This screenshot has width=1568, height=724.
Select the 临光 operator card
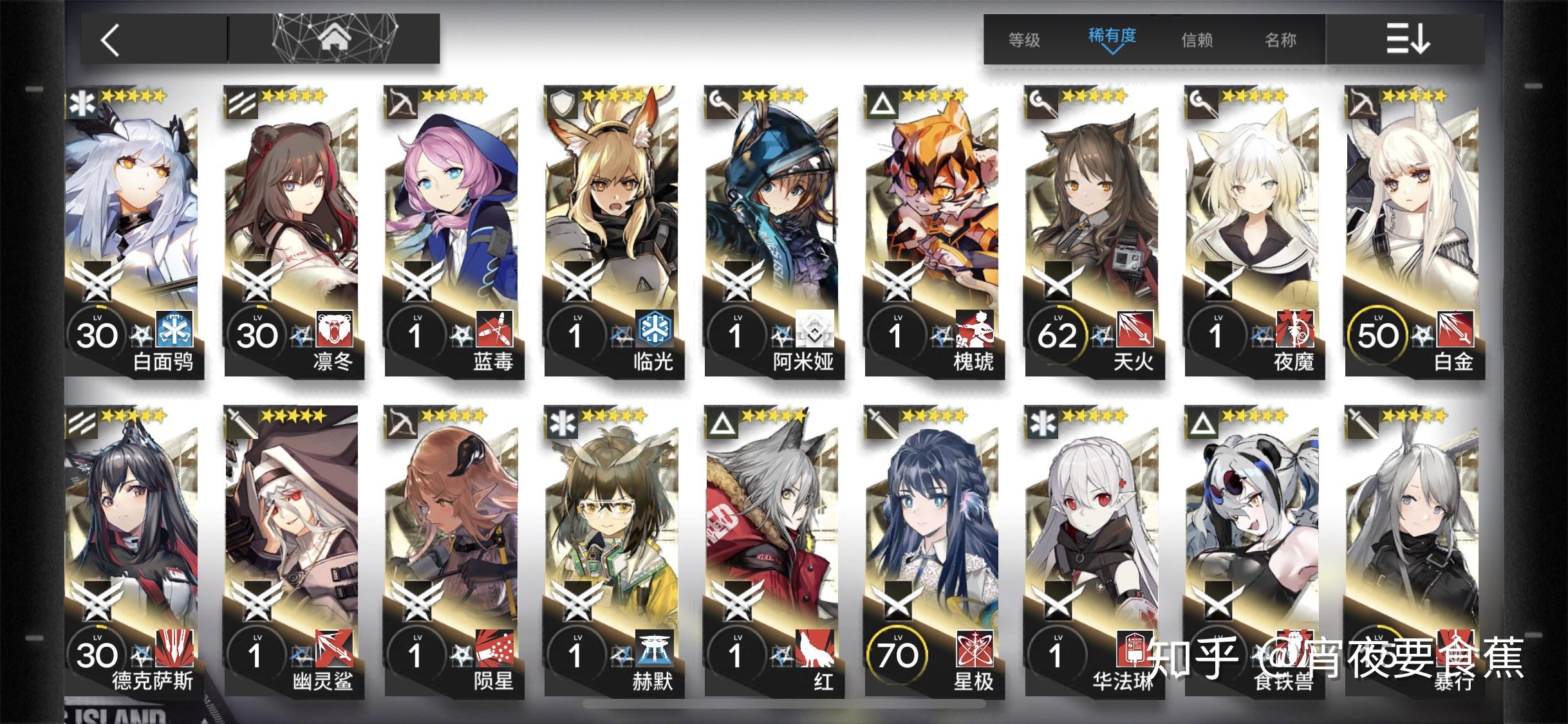click(611, 232)
